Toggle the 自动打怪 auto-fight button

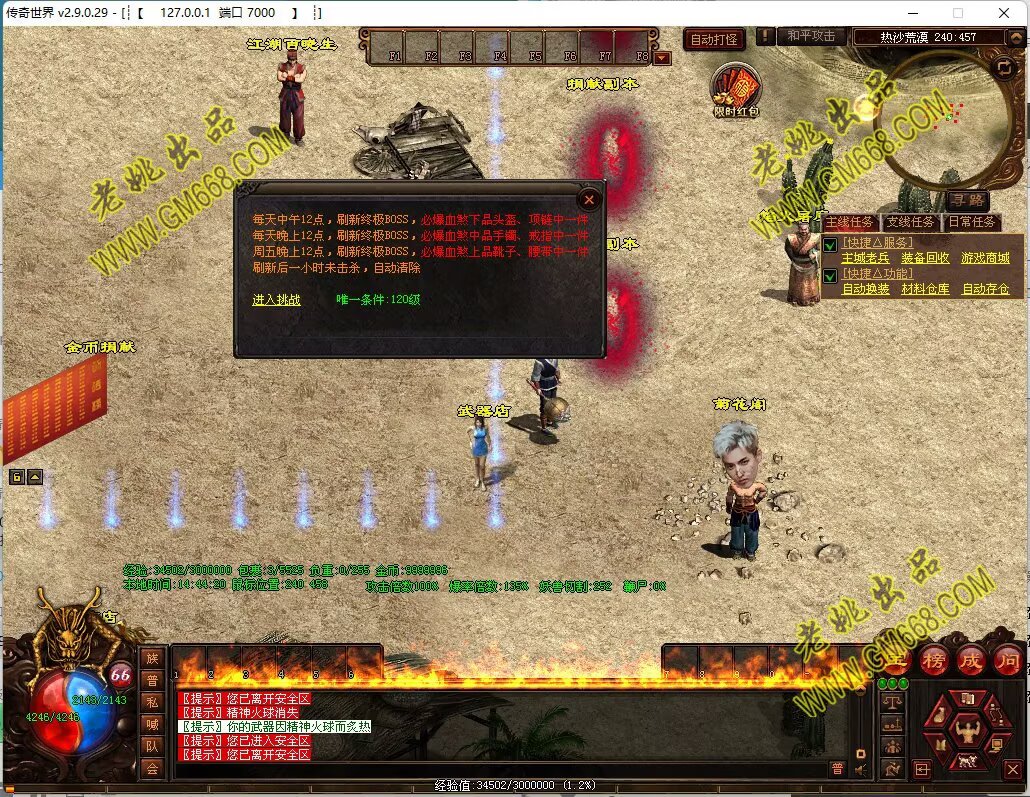point(715,40)
